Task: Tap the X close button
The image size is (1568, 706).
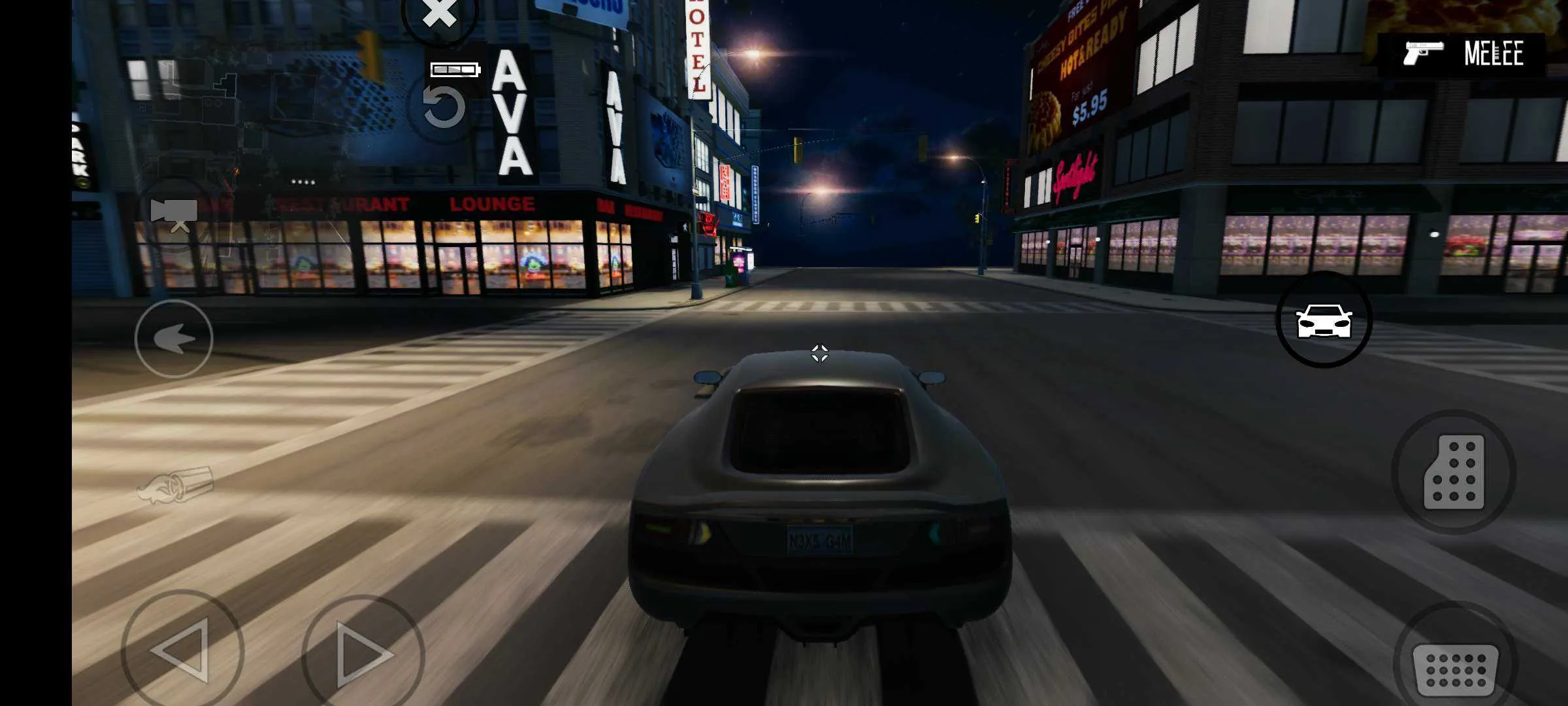Action: (x=439, y=14)
